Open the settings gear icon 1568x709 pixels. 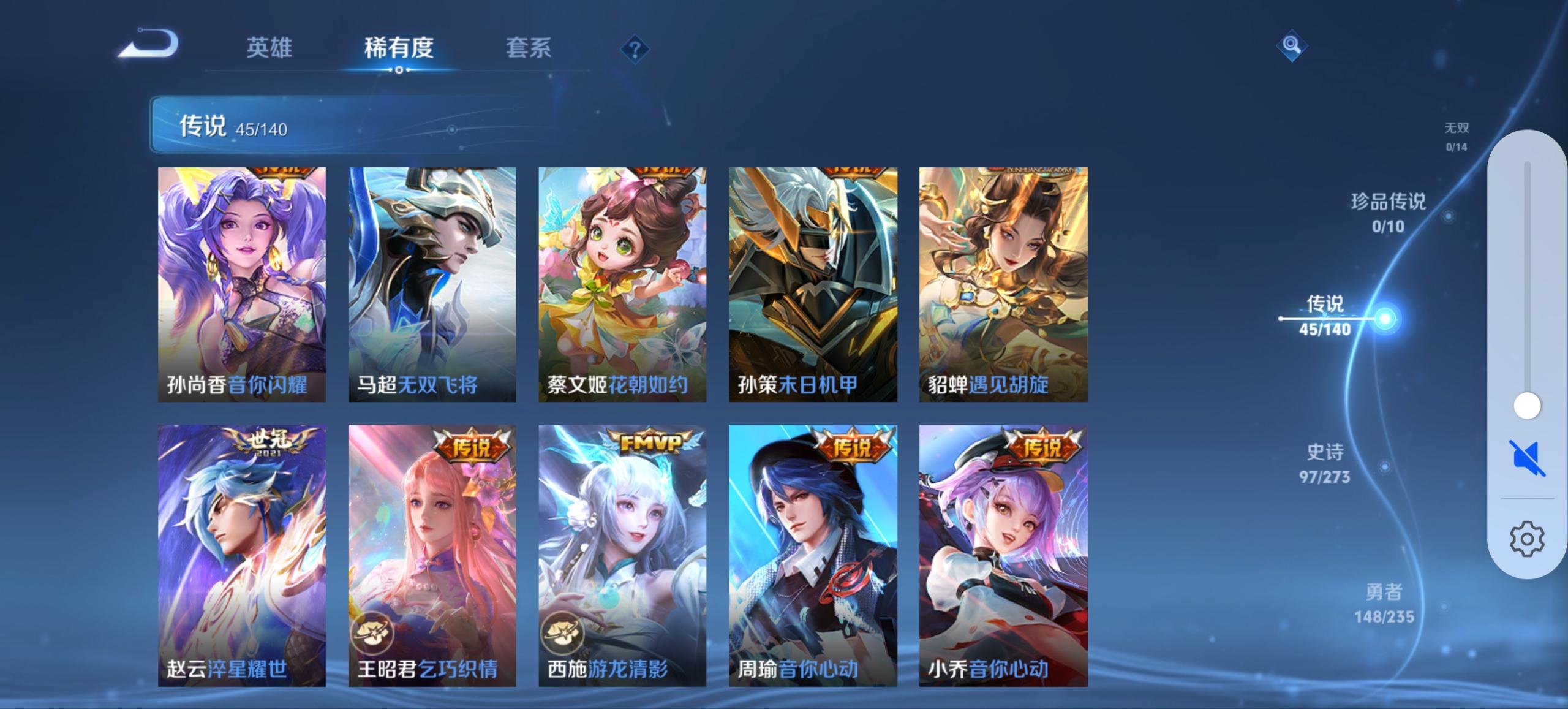[1526, 539]
